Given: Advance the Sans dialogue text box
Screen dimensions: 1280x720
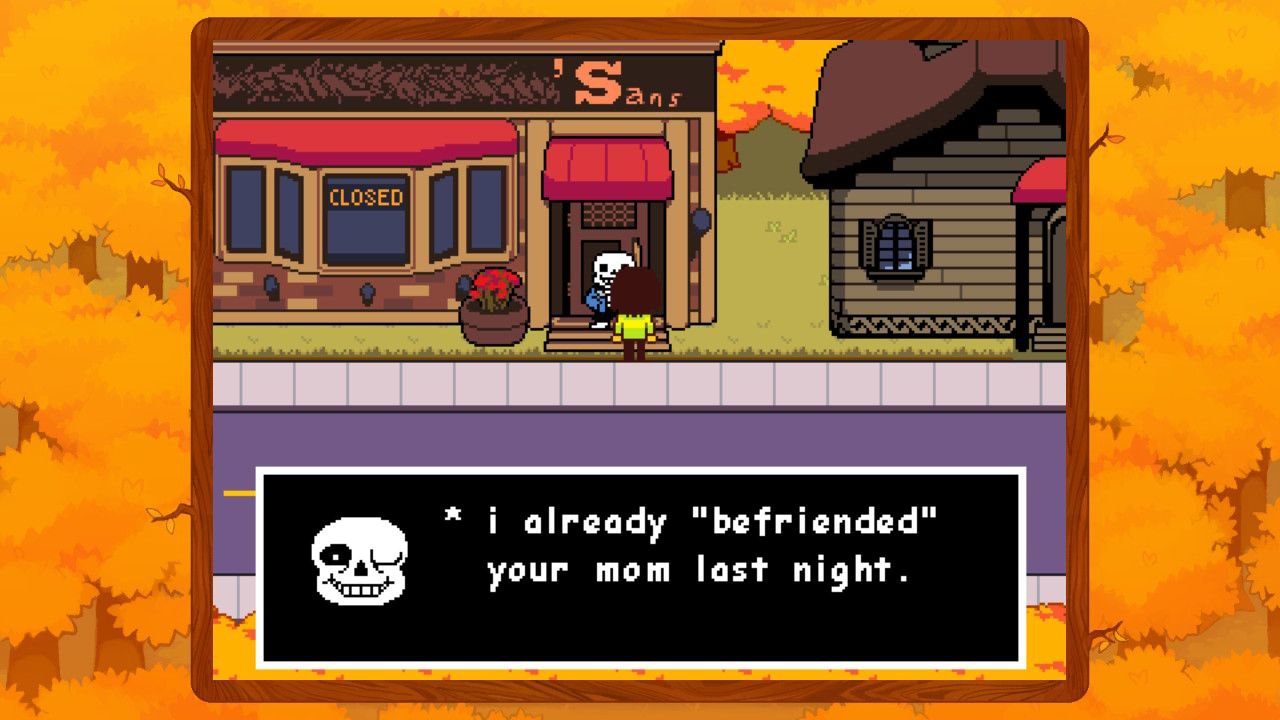Looking at the screenshot, I should (x=640, y=567).
